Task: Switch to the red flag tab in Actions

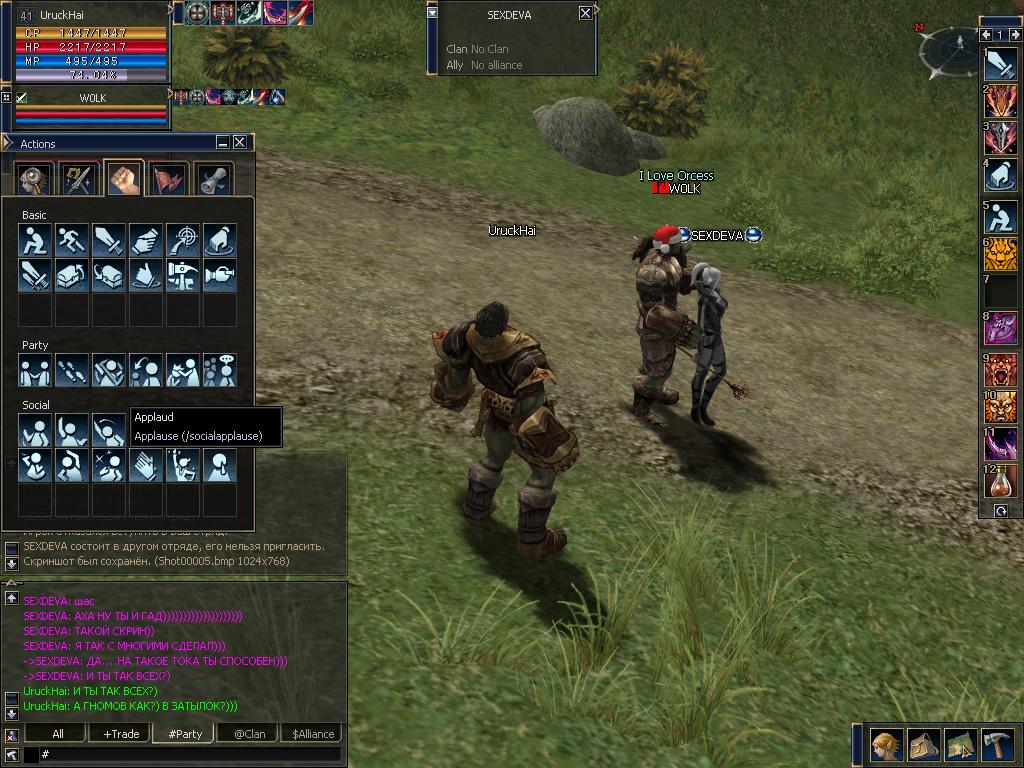Action: (168, 179)
